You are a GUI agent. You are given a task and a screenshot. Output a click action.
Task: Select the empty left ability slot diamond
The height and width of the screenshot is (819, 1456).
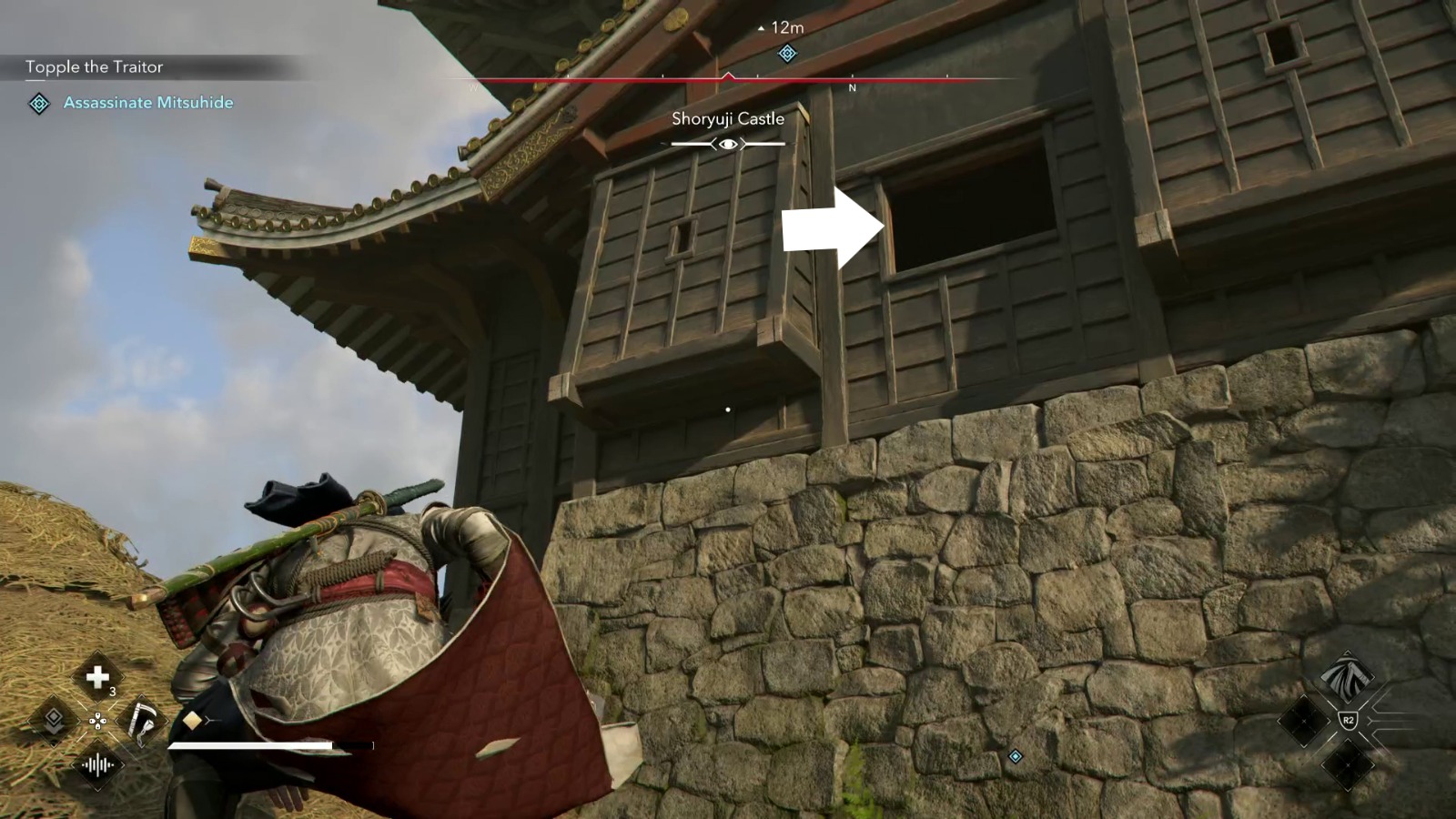[1303, 721]
